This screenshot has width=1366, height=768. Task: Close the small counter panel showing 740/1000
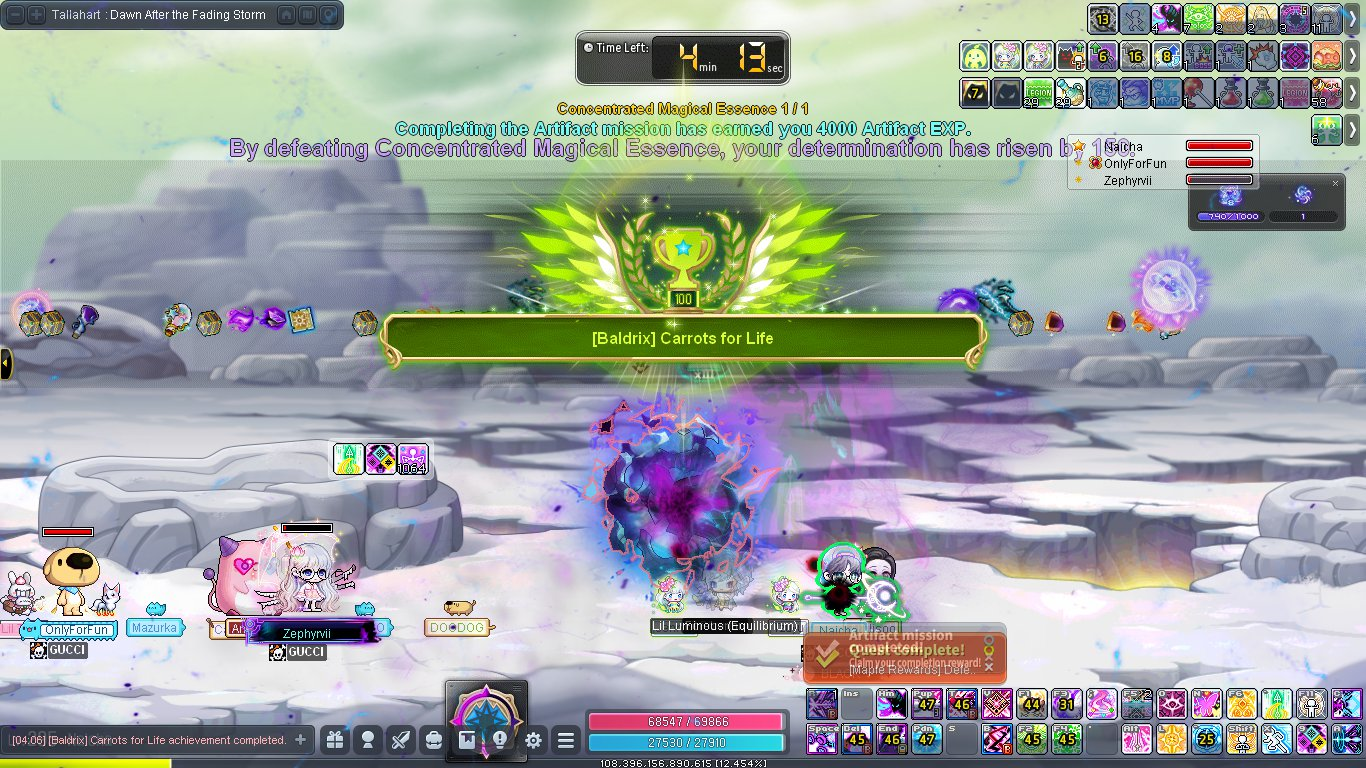pos(1335,183)
